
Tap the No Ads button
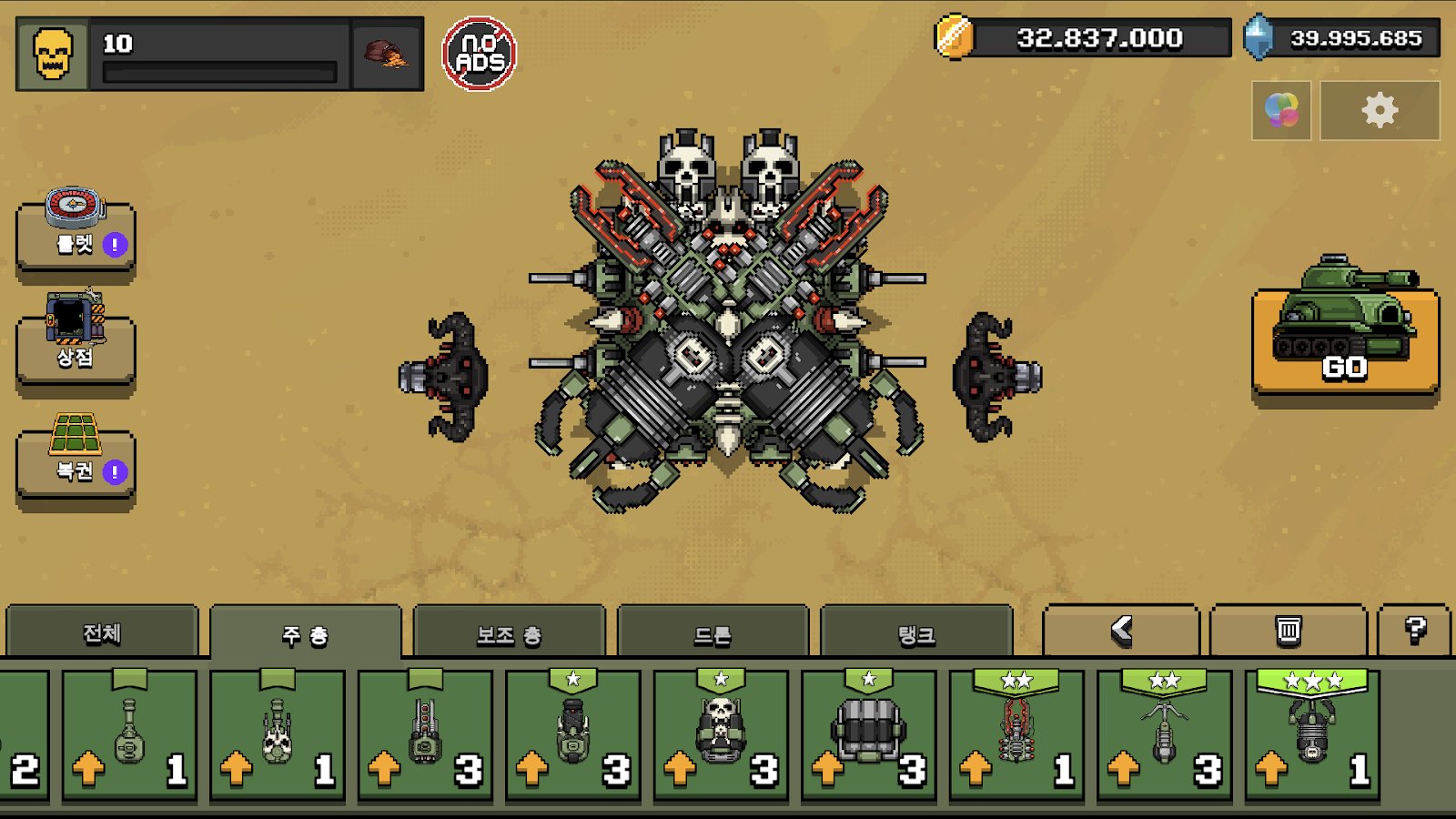[479, 54]
